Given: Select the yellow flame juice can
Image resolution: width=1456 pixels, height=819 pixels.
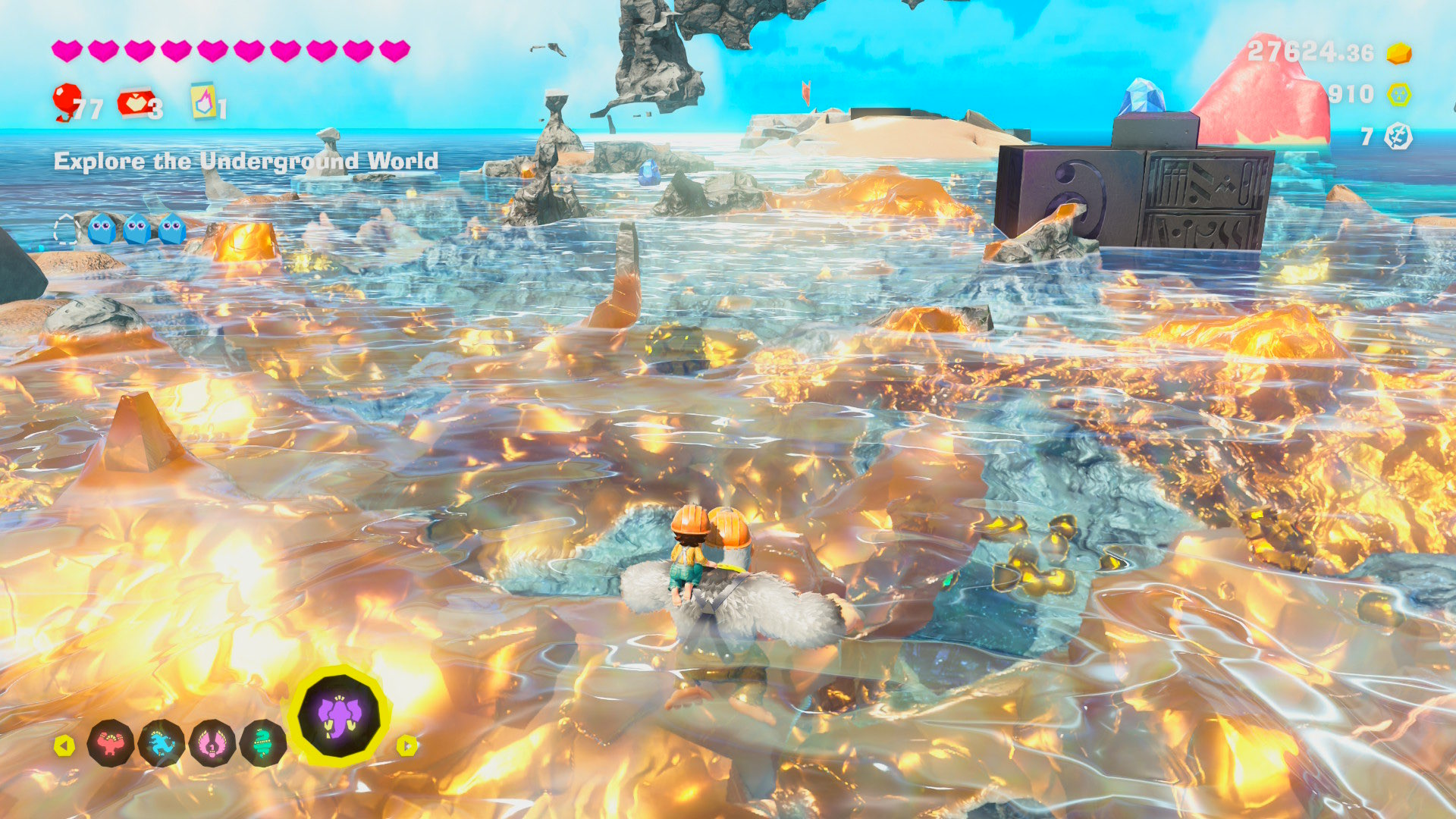Looking at the screenshot, I should tap(203, 101).
